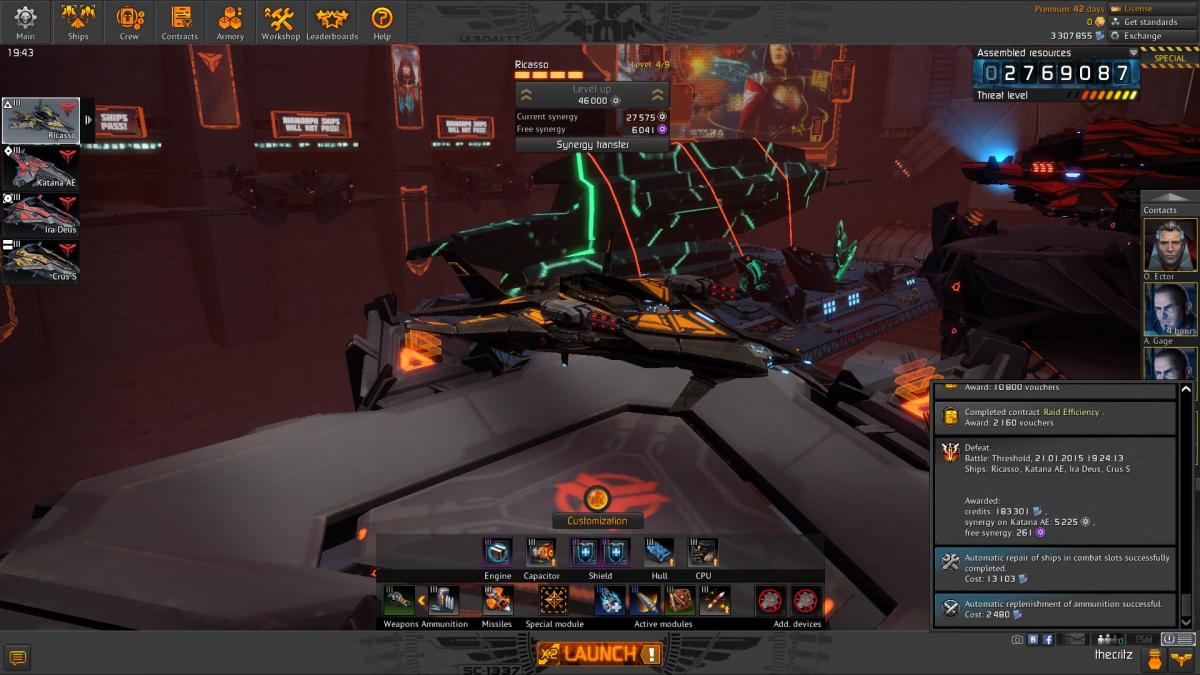Select the Katana AE ship slot
Screen dimensions: 1200x675
point(42,167)
